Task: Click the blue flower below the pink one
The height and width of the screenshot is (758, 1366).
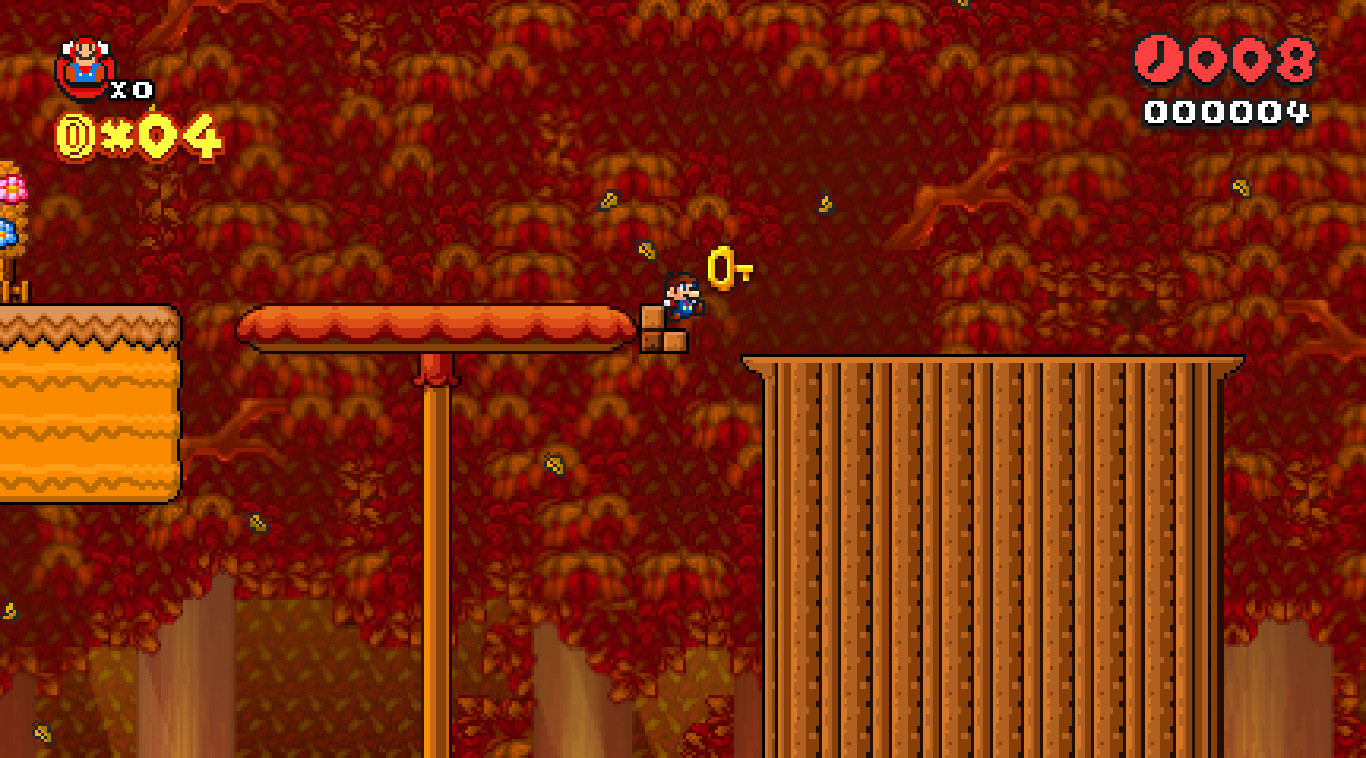Action: 9,230
